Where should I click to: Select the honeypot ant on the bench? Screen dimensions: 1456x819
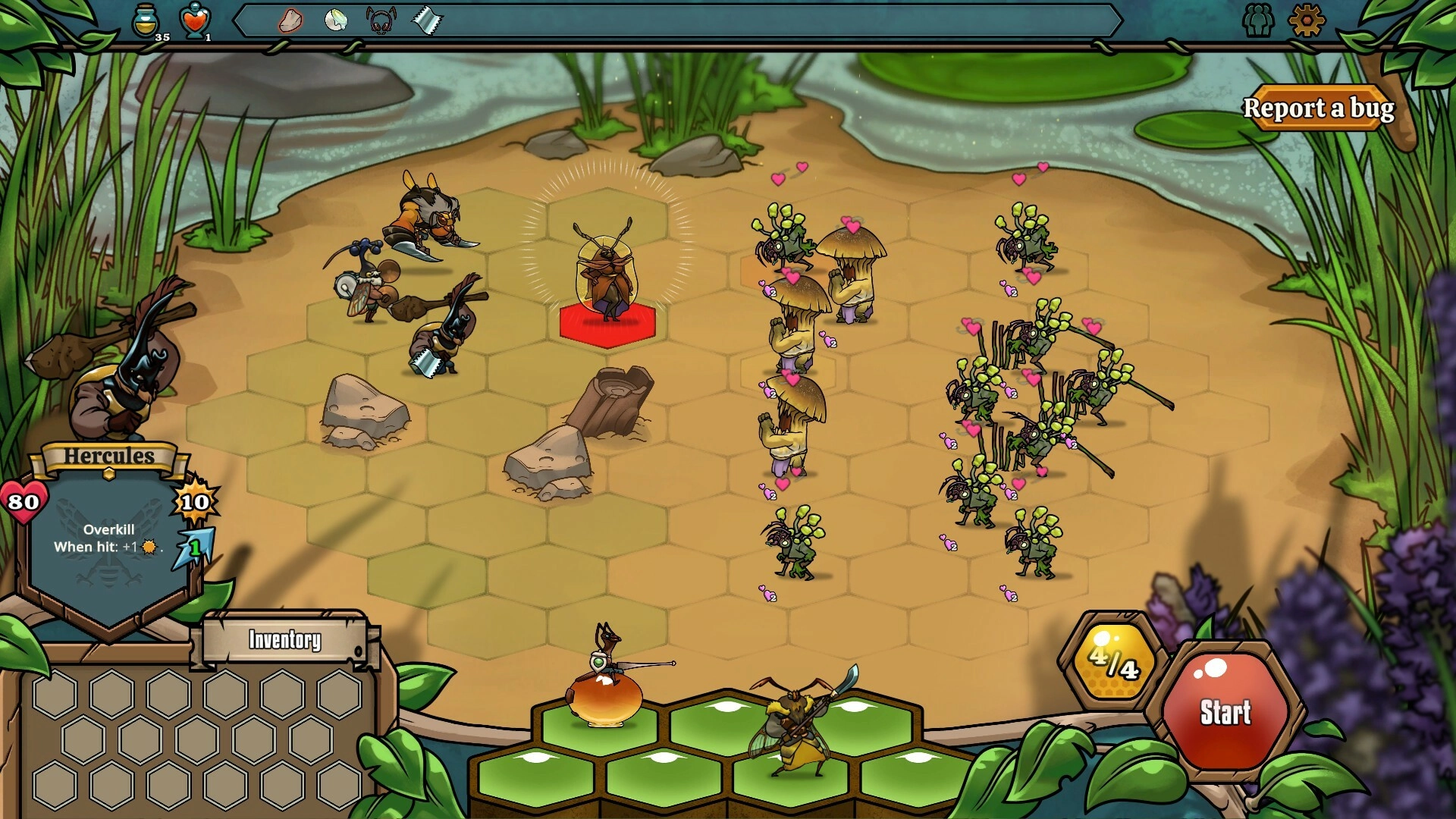[604, 682]
